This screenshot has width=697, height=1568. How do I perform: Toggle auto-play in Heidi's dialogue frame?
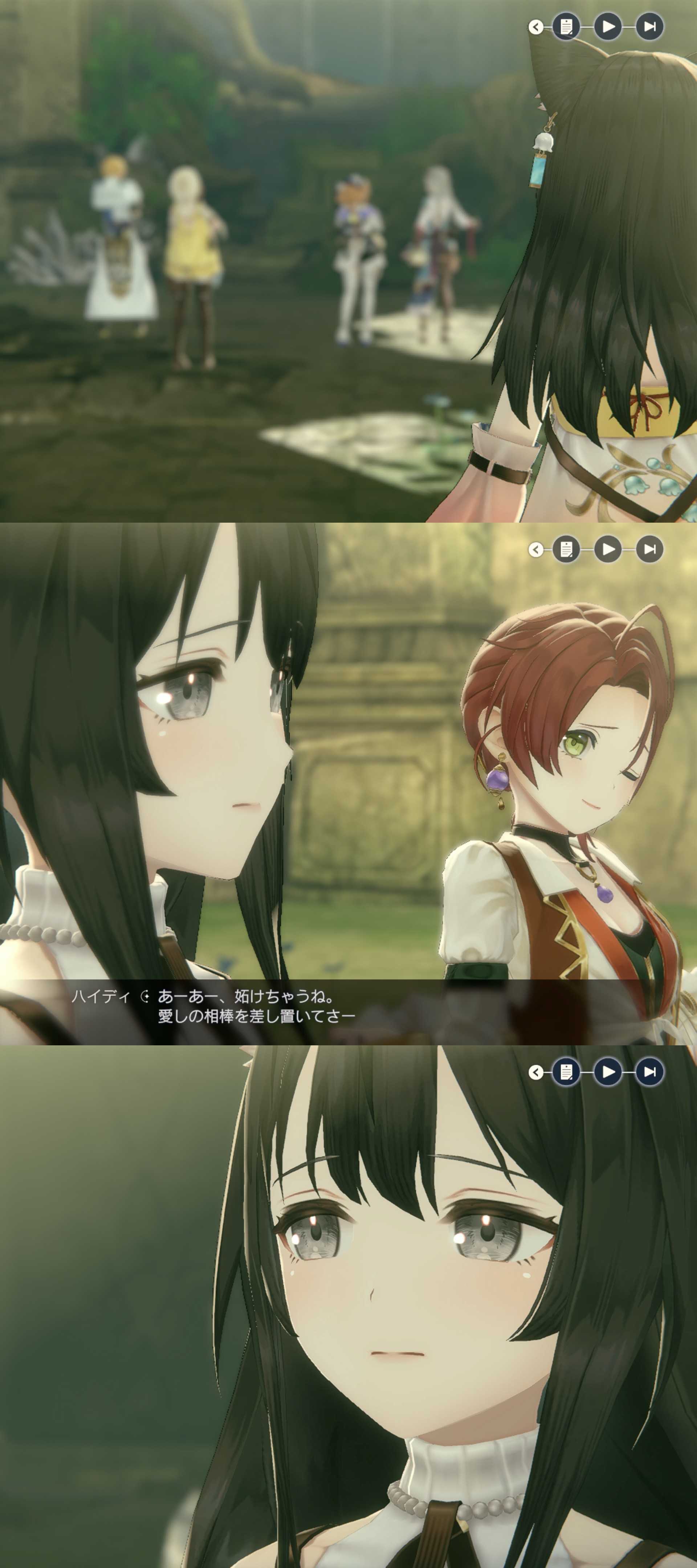(x=608, y=550)
